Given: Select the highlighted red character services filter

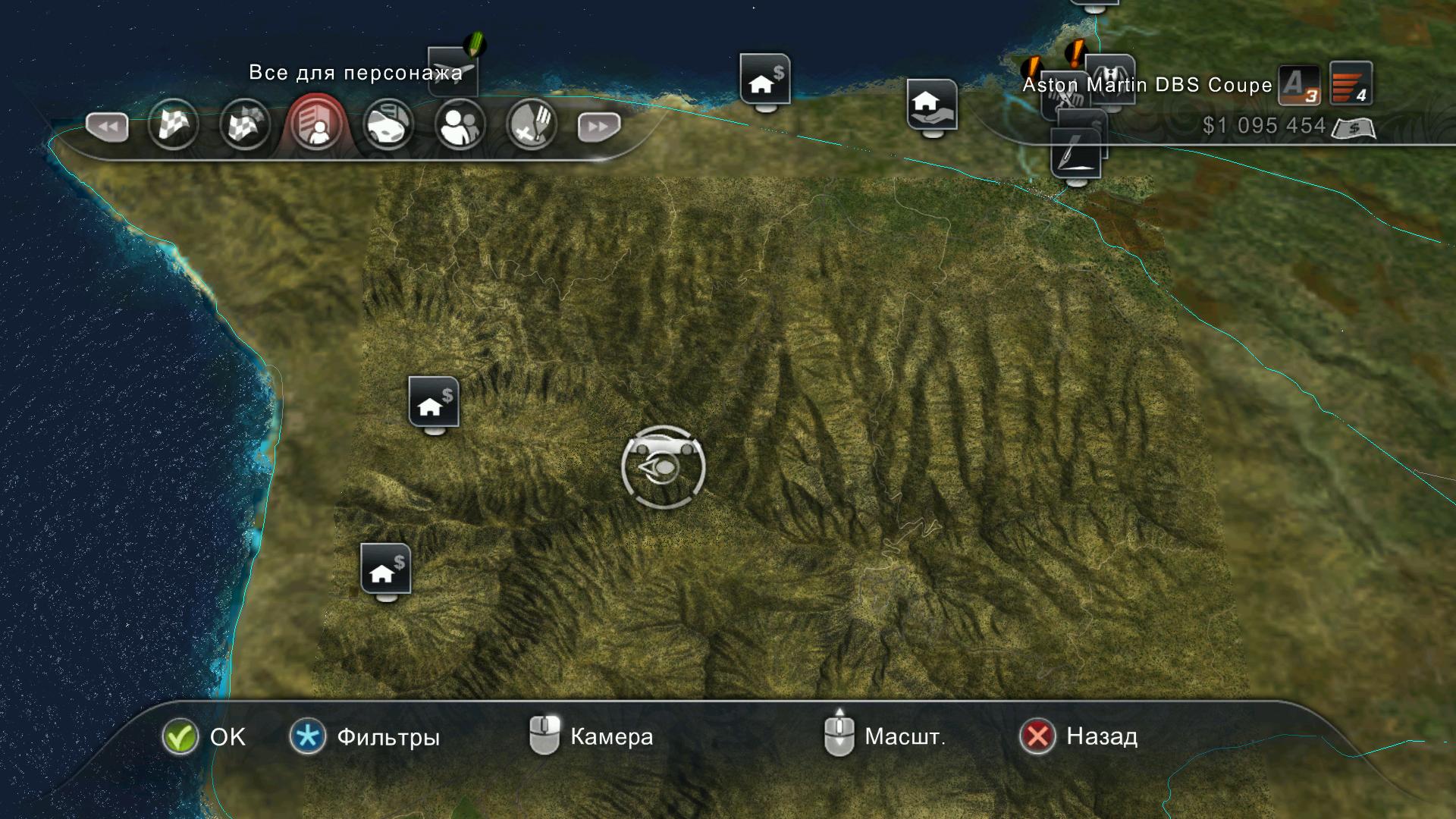Looking at the screenshot, I should pos(316,125).
